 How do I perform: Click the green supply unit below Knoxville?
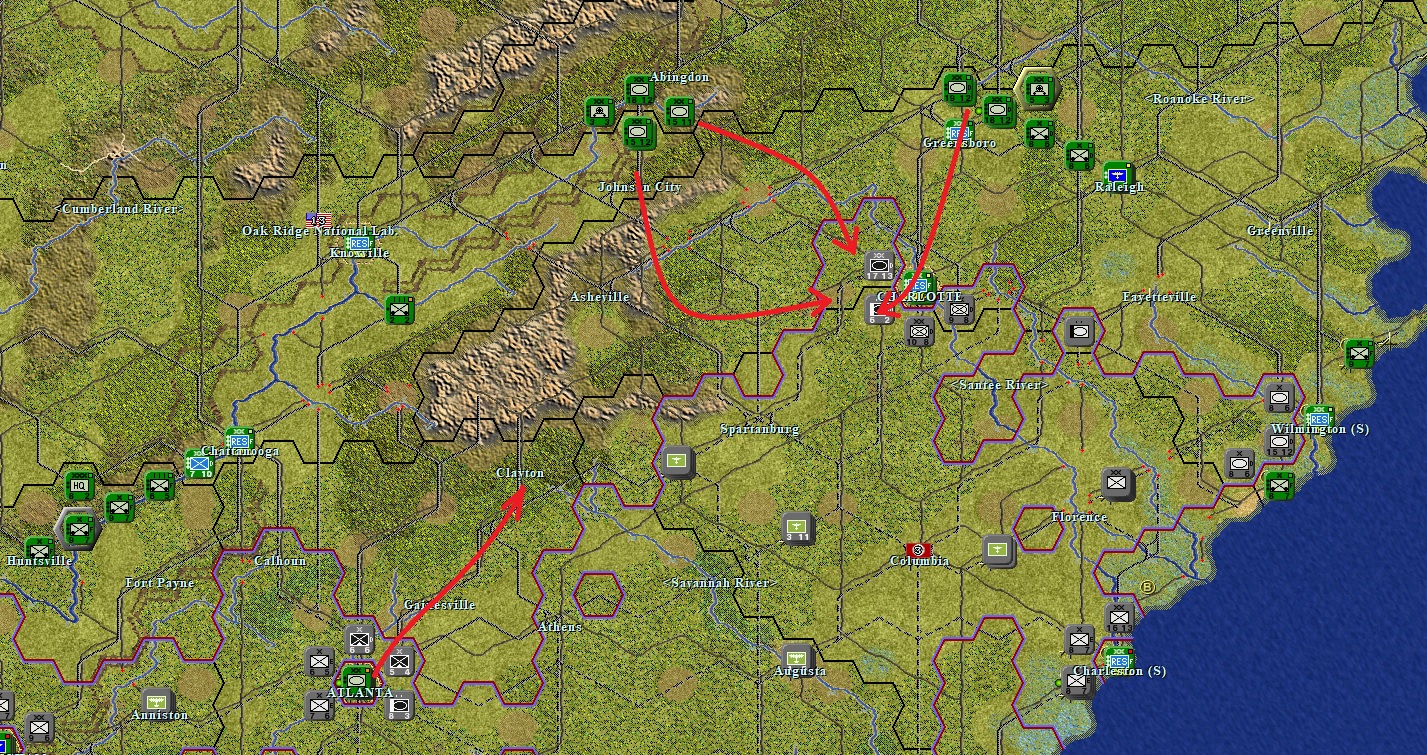tap(400, 310)
